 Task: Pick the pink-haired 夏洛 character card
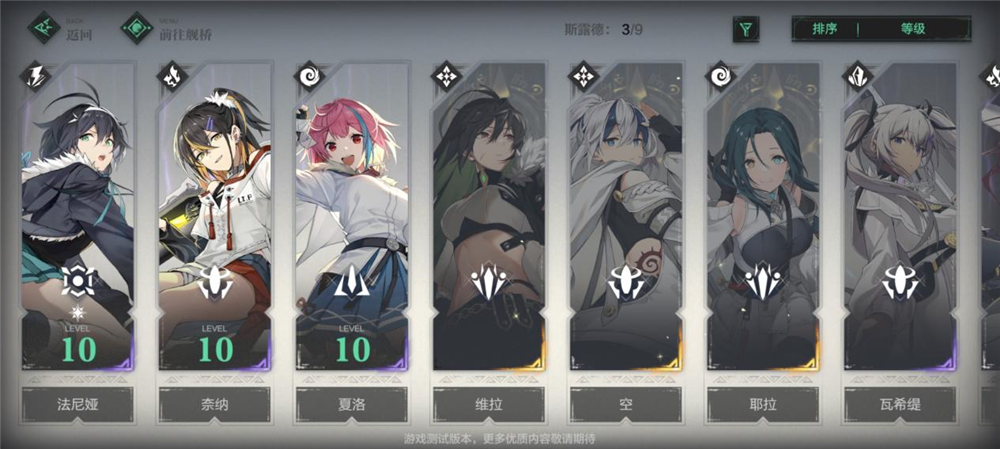(351, 220)
